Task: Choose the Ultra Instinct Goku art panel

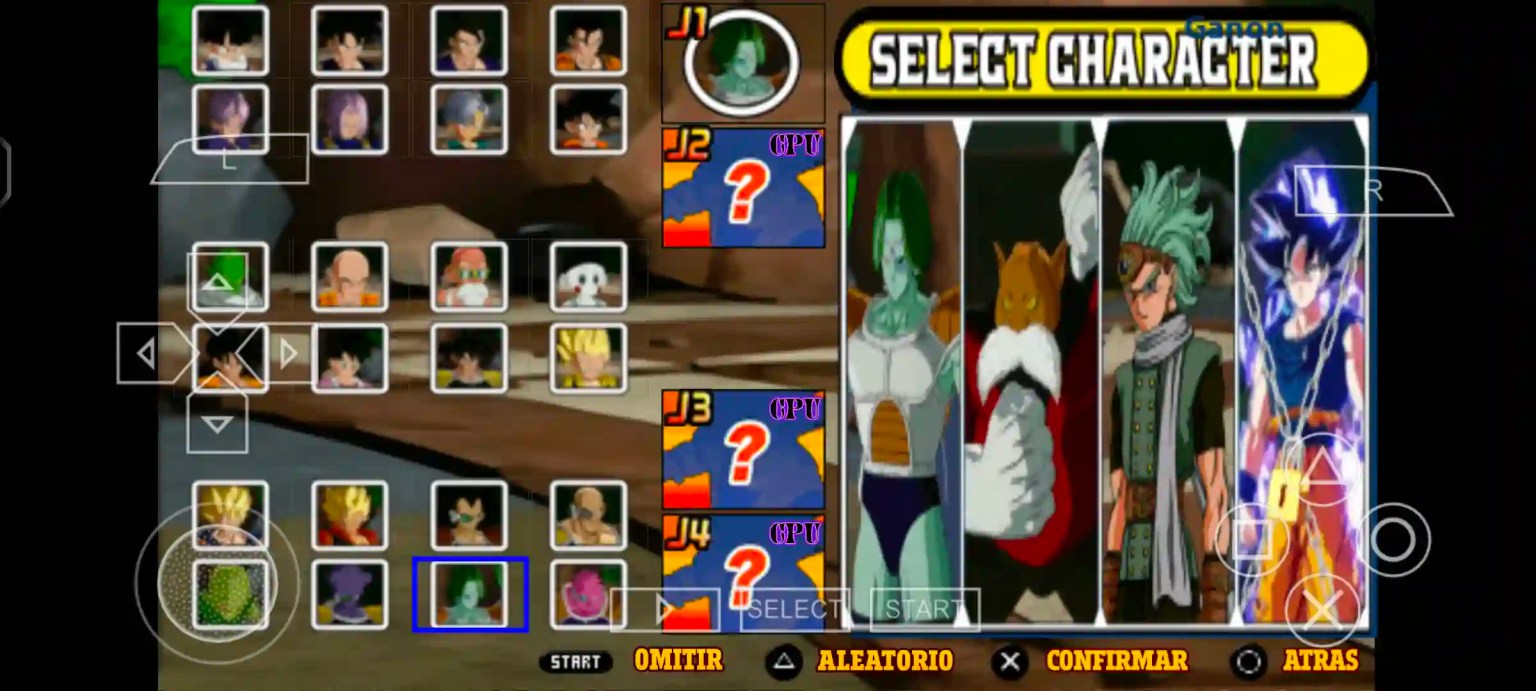Action: [1302, 372]
